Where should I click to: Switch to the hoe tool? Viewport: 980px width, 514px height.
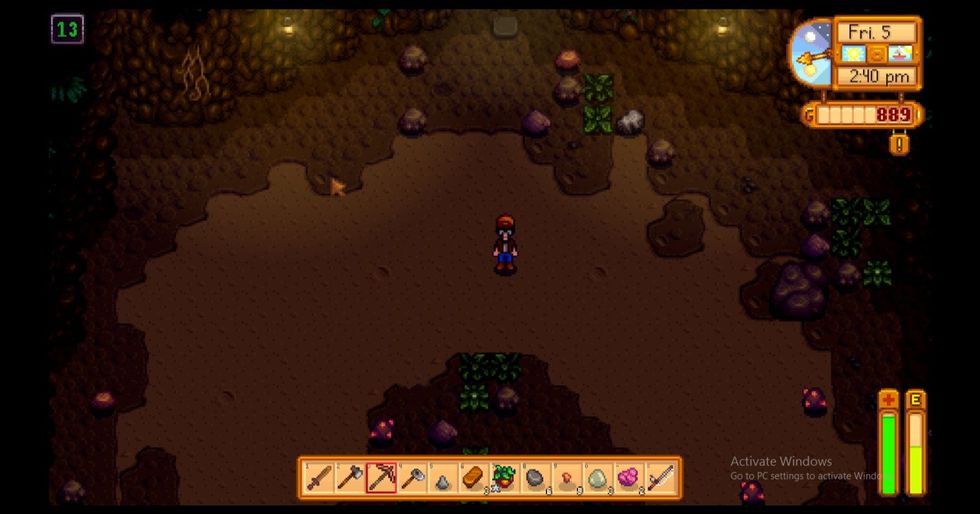(412, 478)
